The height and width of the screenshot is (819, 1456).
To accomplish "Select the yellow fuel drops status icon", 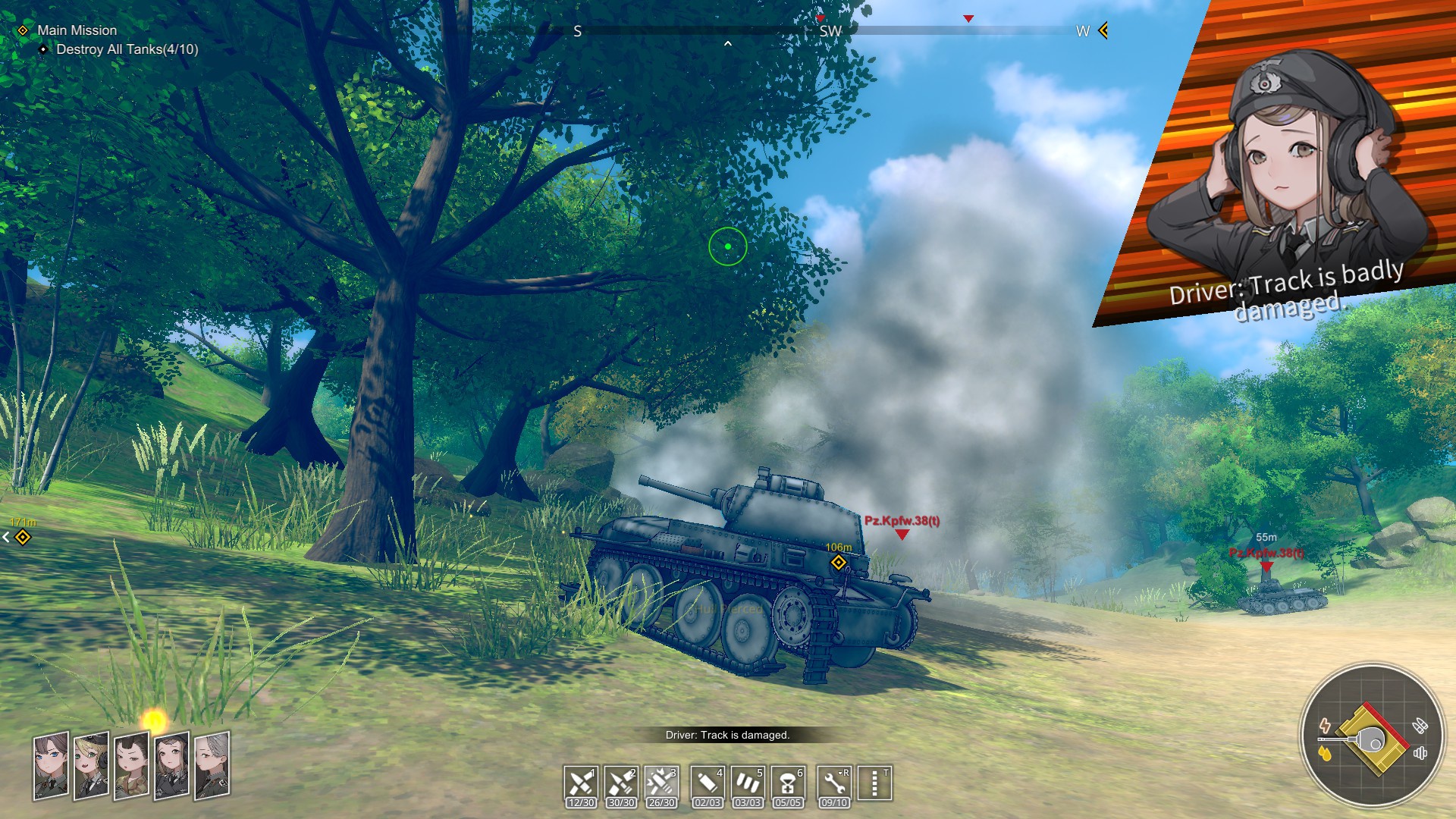I will [x=1325, y=754].
